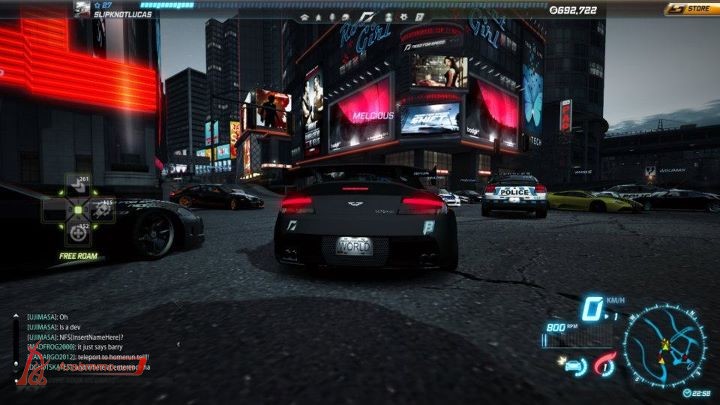Image resolution: width=720 pixels, height=405 pixels.
Task: Open the Store button
Action: 689,9
